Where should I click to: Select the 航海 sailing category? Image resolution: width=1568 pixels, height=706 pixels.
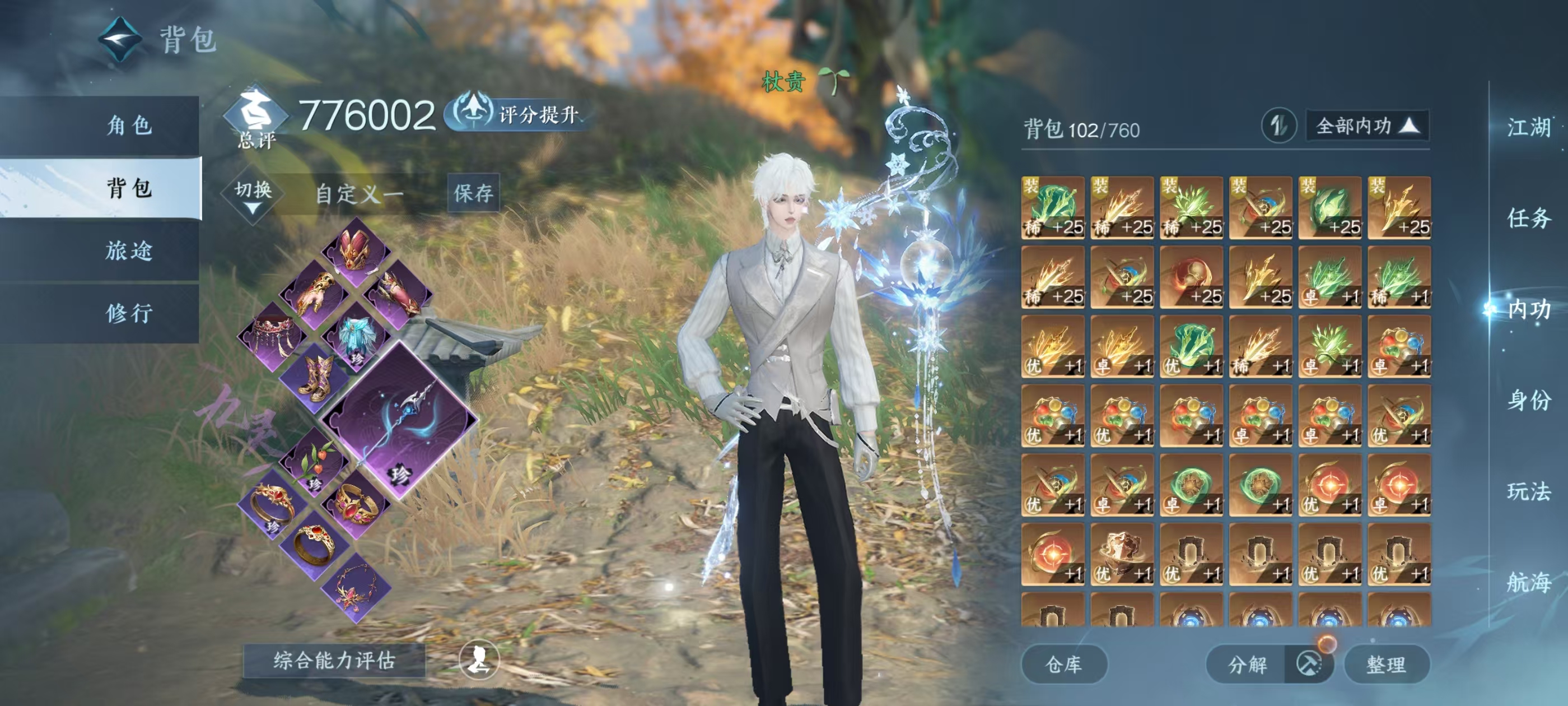tap(1528, 582)
